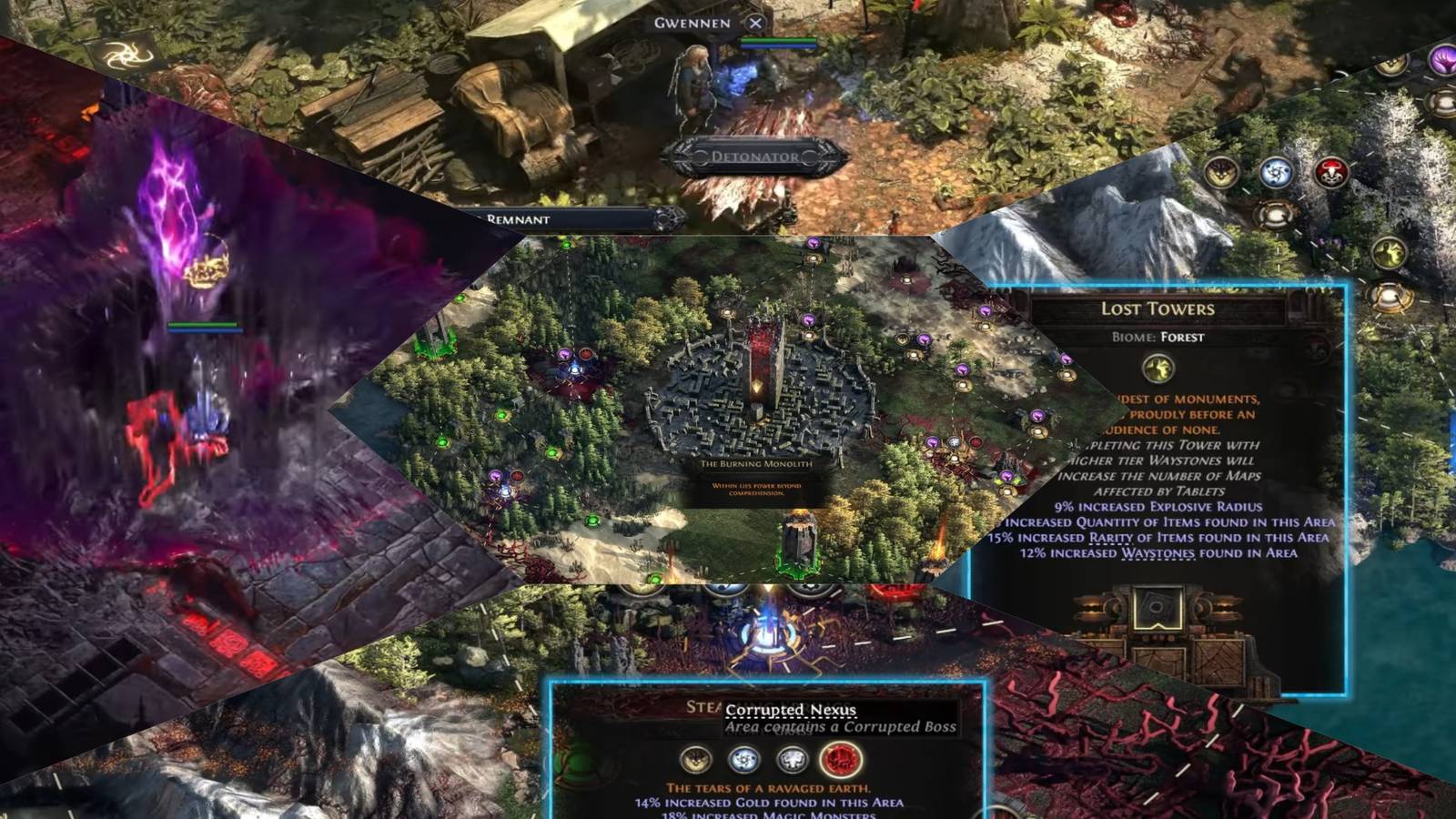The height and width of the screenshot is (819, 1456).
Task: Click the underlined Rarity keyword in Lost Towers
Action: [x=1111, y=539]
